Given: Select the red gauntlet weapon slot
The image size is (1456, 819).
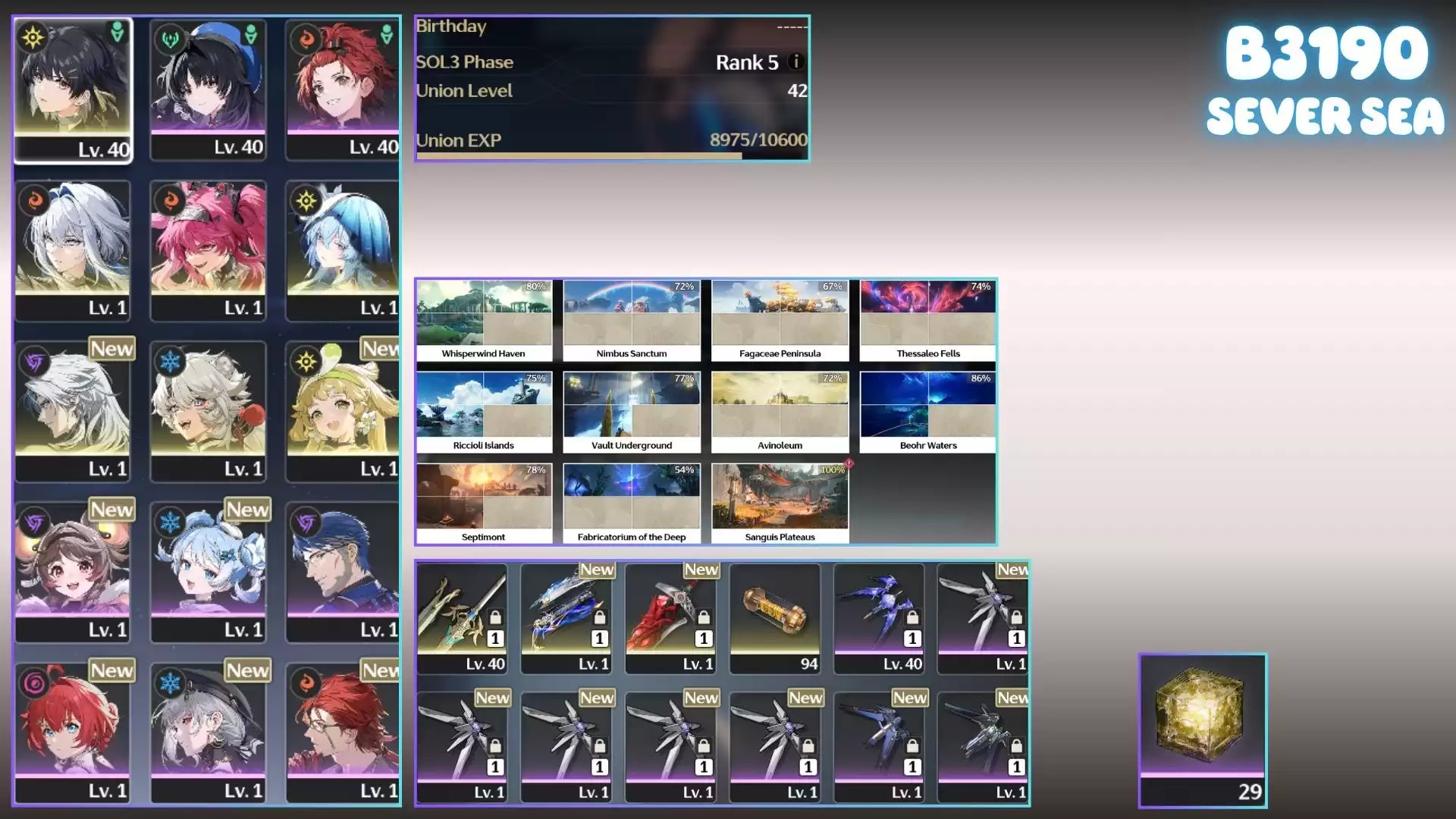Looking at the screenshot, I should tap(671, 617).
